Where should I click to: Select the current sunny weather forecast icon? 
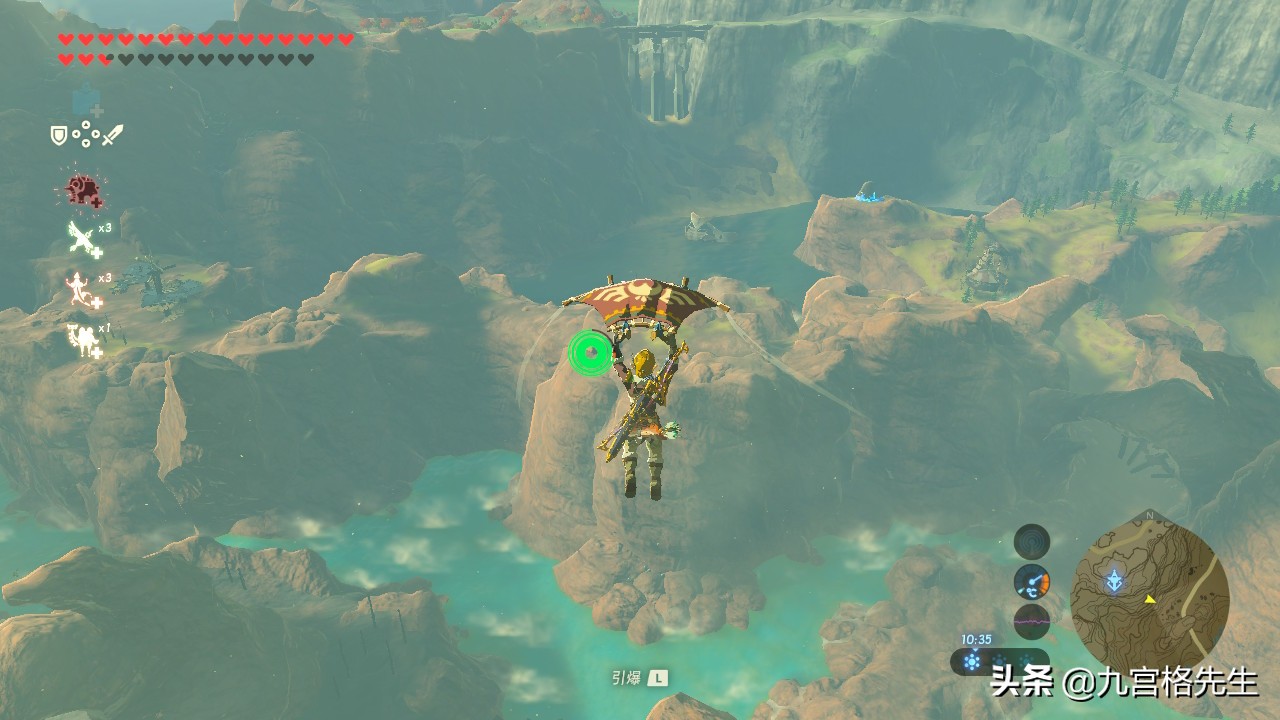coord(971,660)
